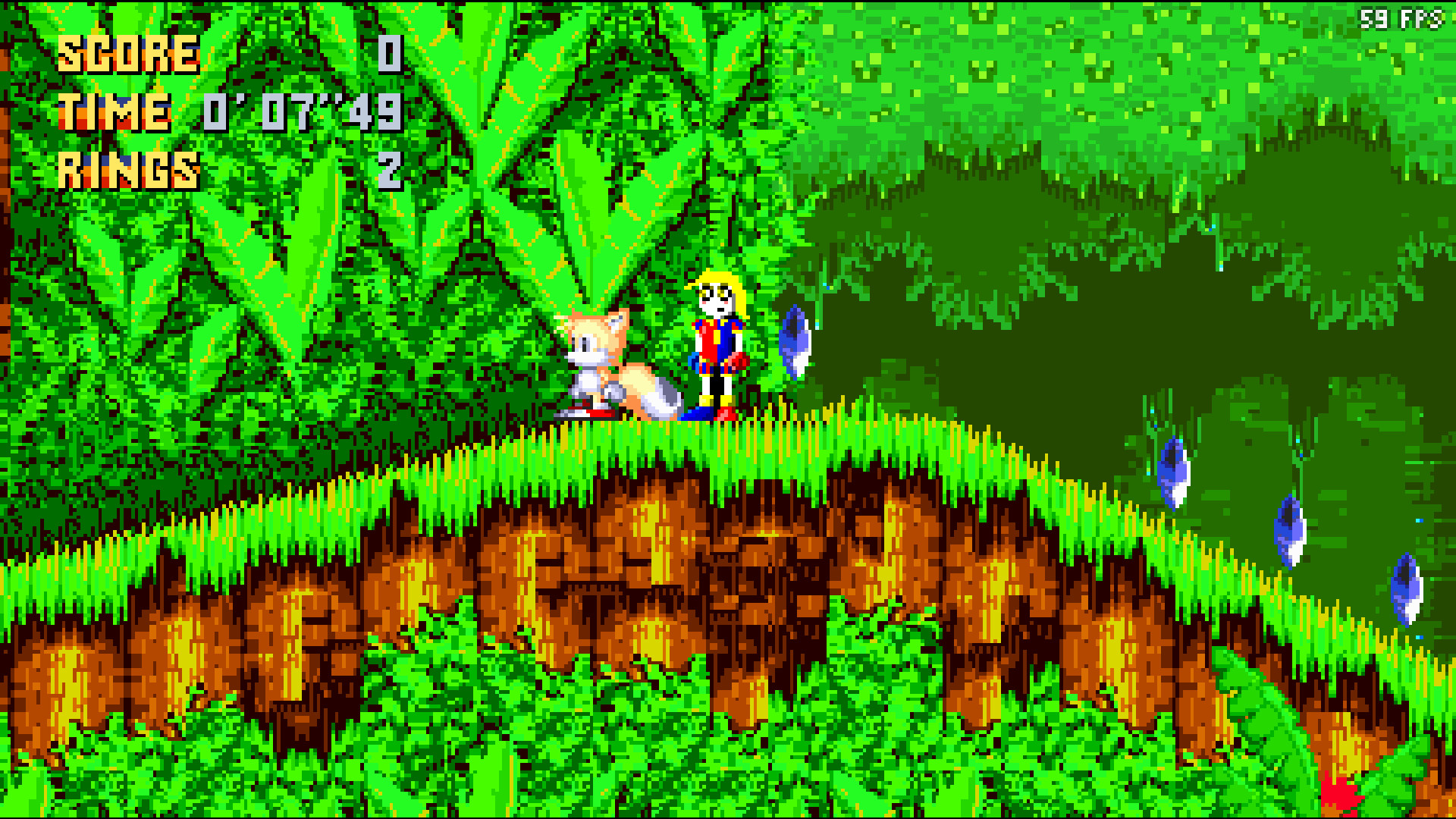Click the TIME label in the HUD
The width and height of the screenshot is (1456, 819).
[114, 114]
